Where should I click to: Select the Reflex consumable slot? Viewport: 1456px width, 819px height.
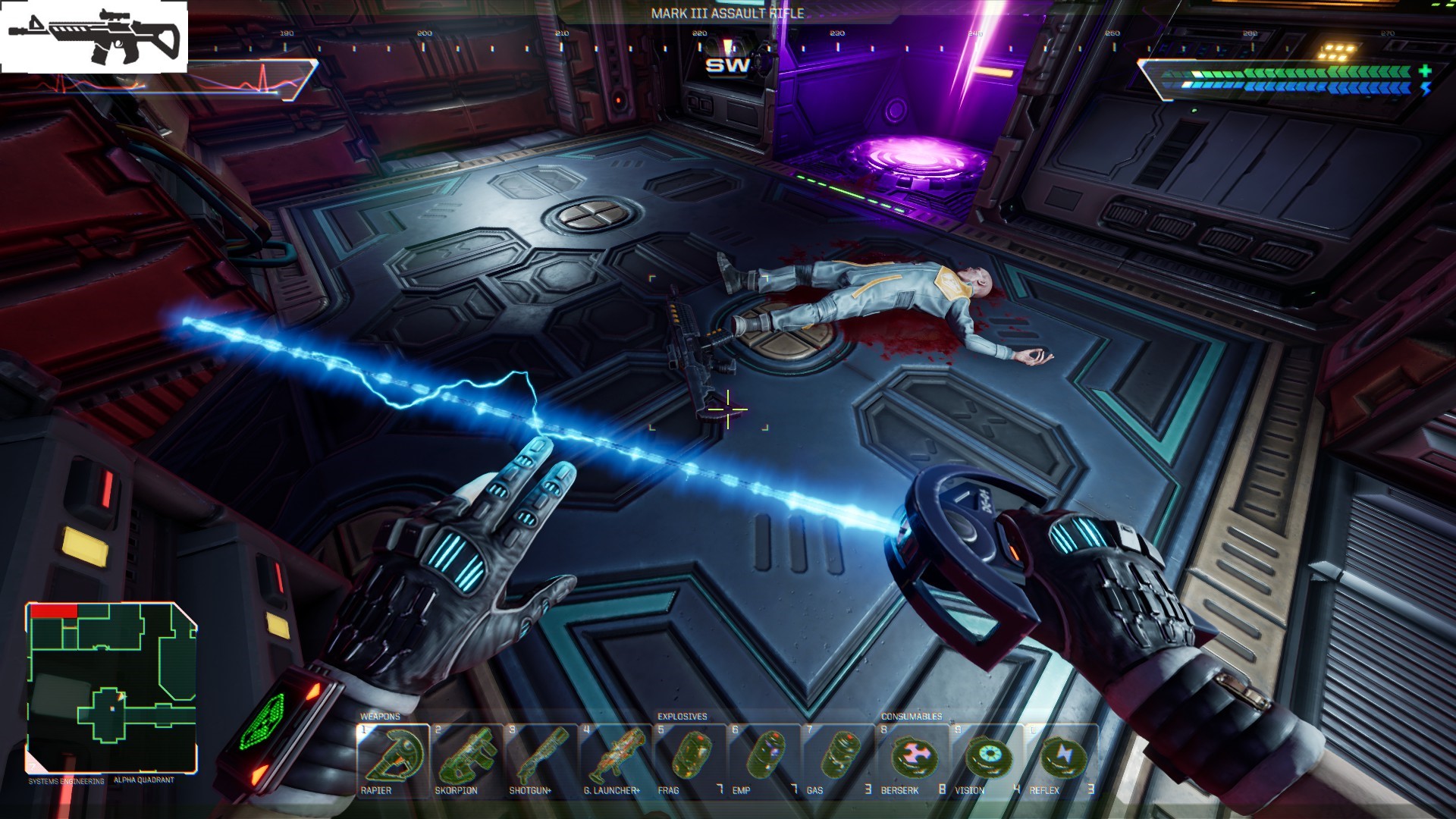(x=1060, y=760)
